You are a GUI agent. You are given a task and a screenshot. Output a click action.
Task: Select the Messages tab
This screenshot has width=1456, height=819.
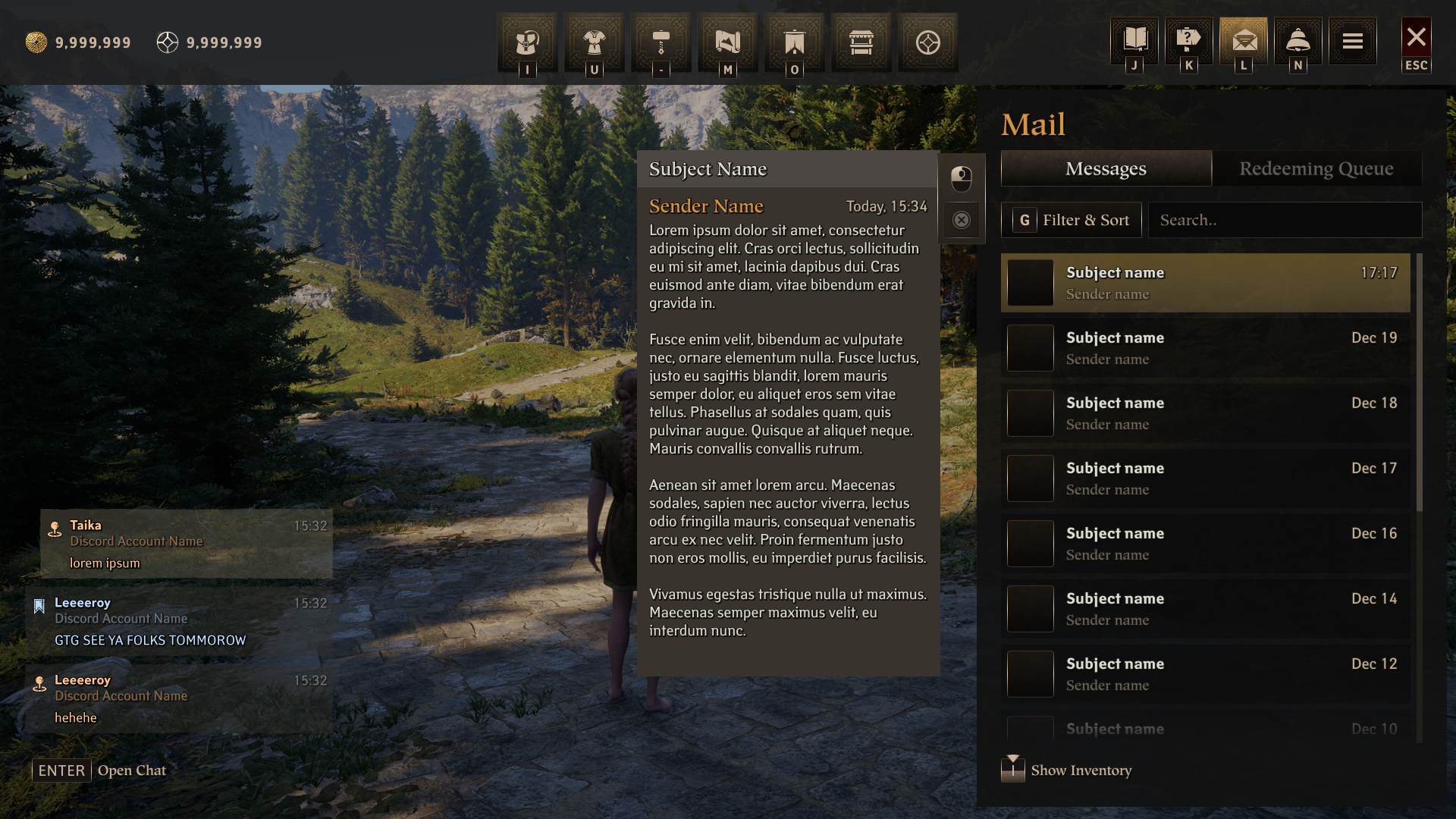(x=1106, y=168)
